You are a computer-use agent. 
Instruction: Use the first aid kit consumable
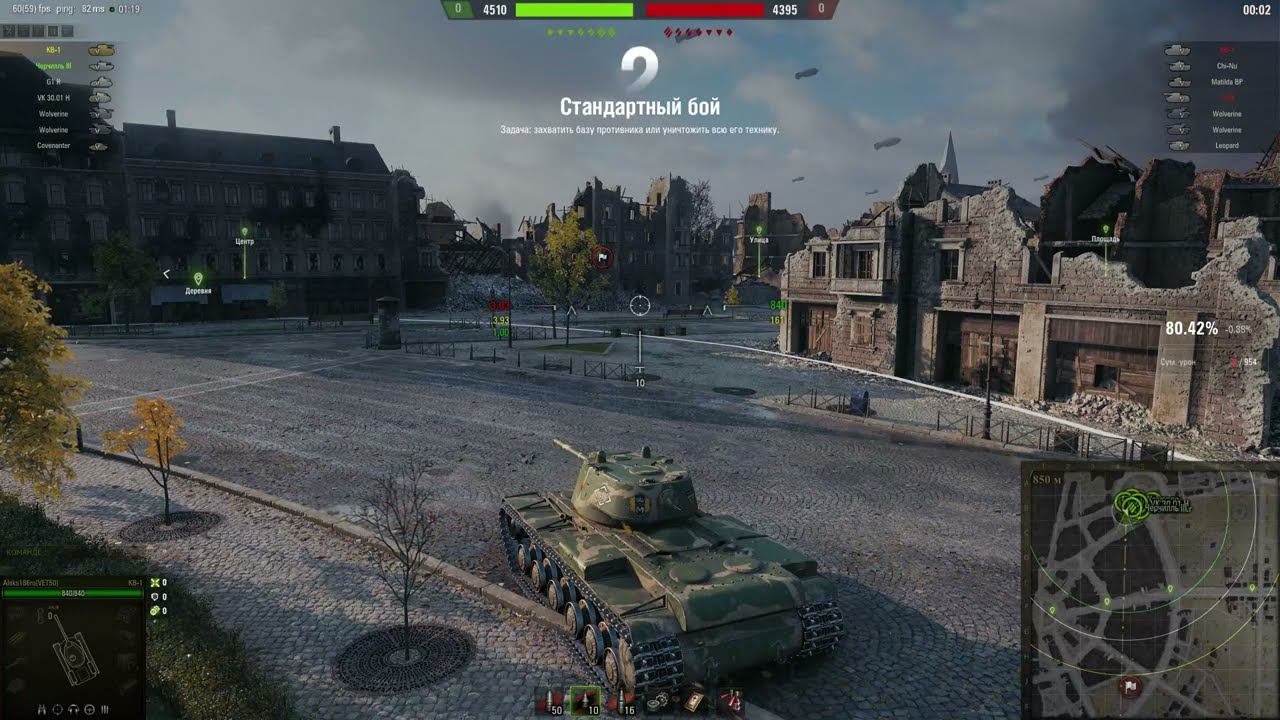coord(692,702)
